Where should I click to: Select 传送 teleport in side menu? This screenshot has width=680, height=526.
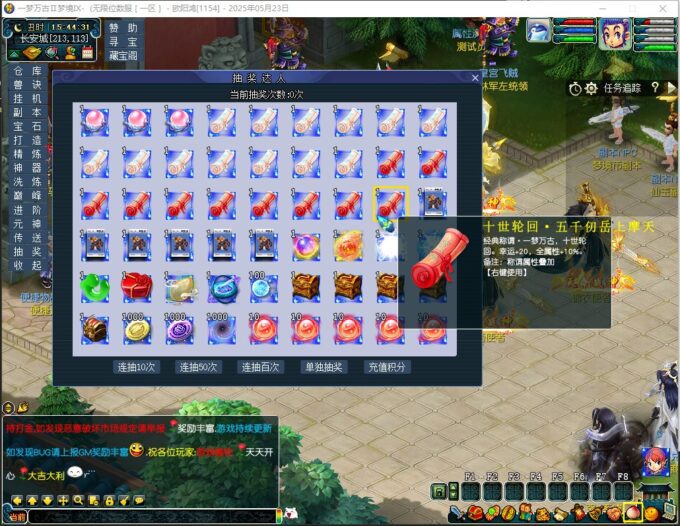27,237
